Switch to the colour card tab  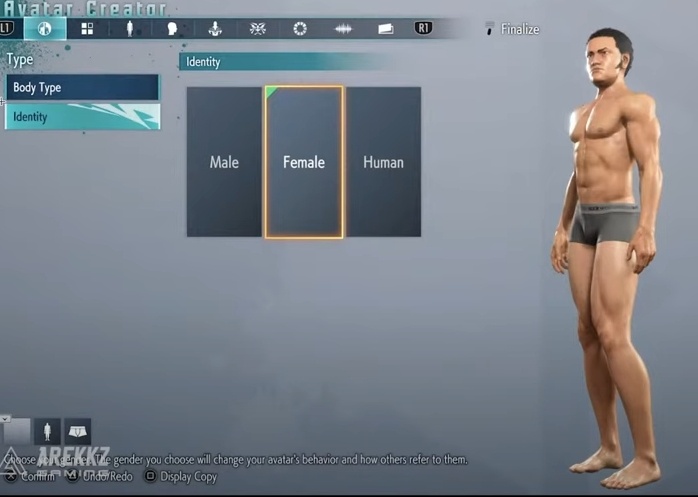pos(385,29)
